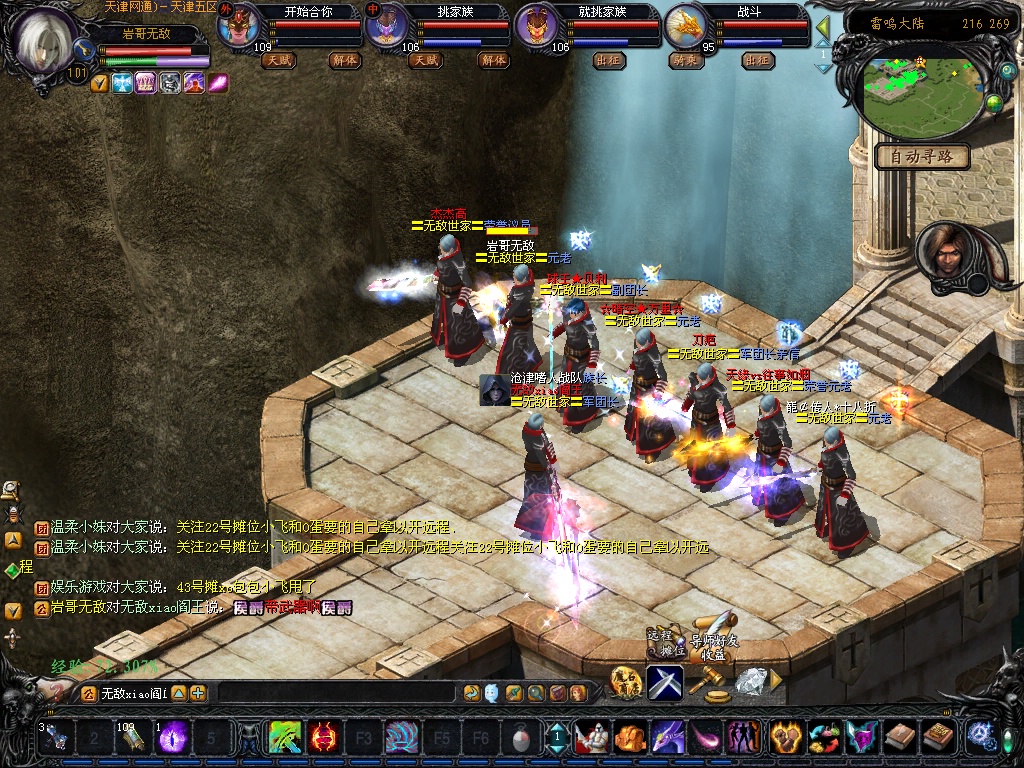
Task: Activate the green pickaxe skill slot
Action: (x=285, y=738)
